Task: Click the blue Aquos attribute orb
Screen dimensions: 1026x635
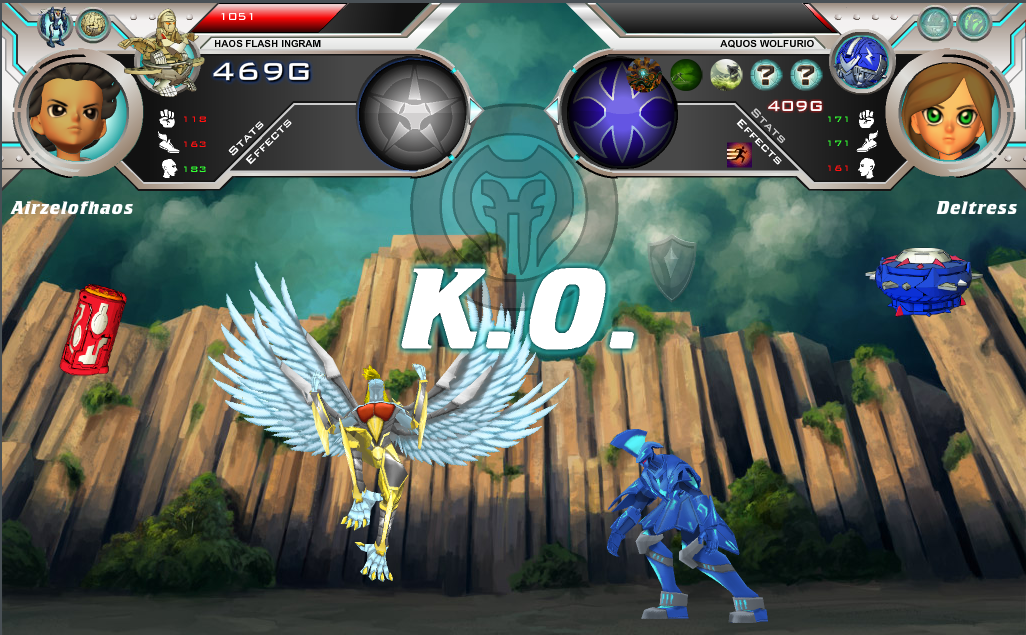Action: point(621,112)
